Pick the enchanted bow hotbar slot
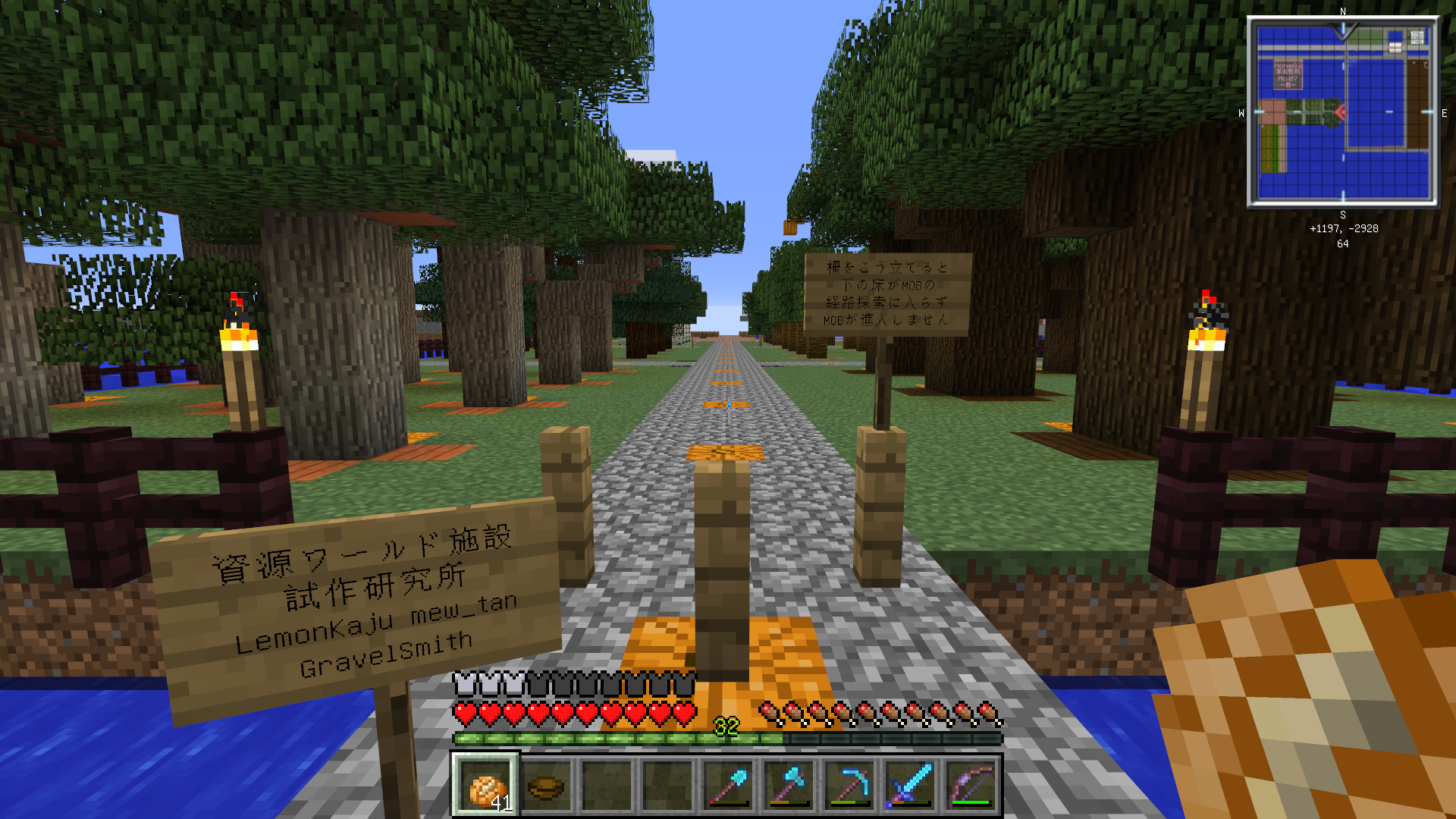The width and height of the screenshot is (1456, 819). point(971,786)
